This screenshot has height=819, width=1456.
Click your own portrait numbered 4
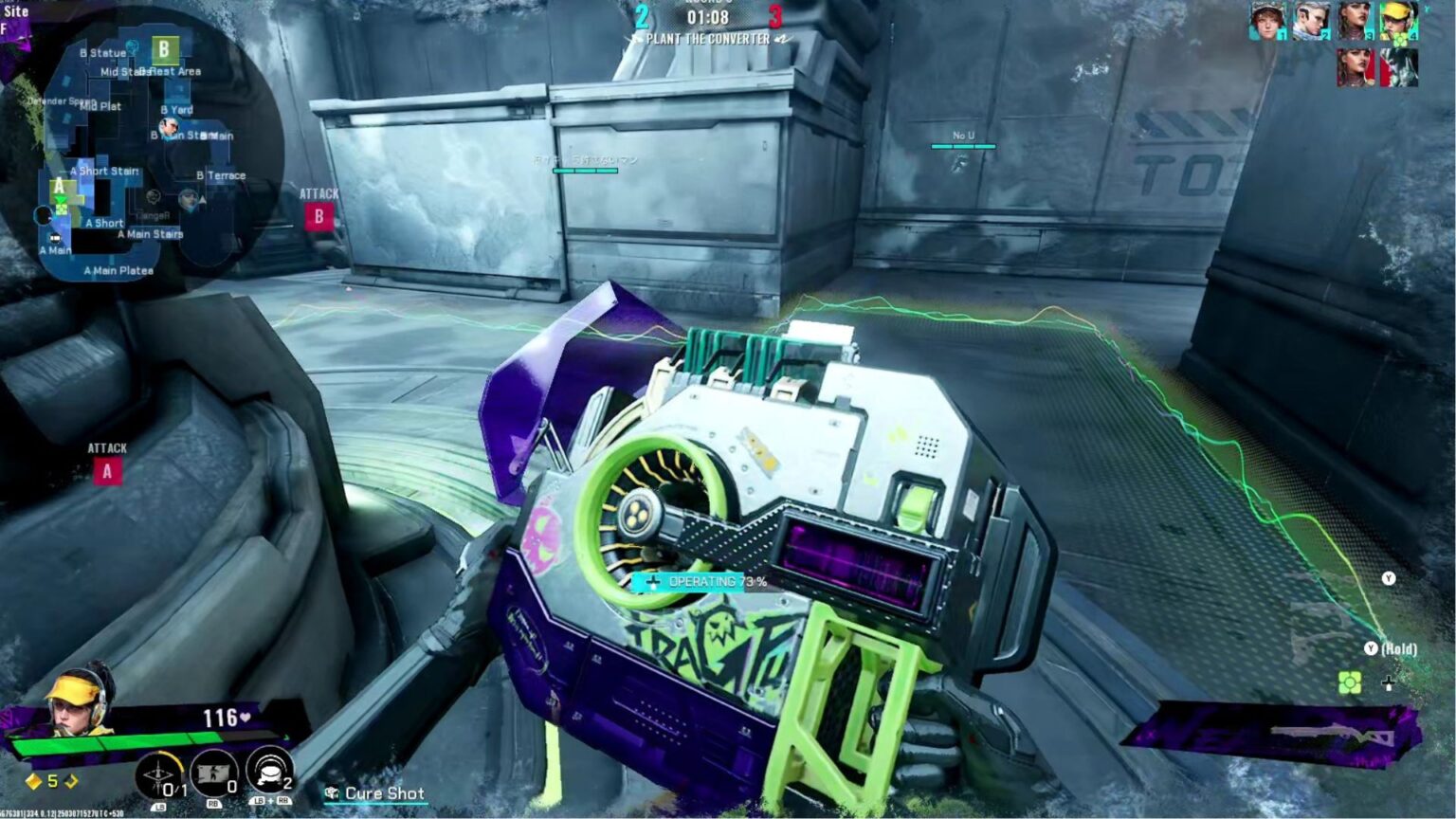coord(1397,21)
